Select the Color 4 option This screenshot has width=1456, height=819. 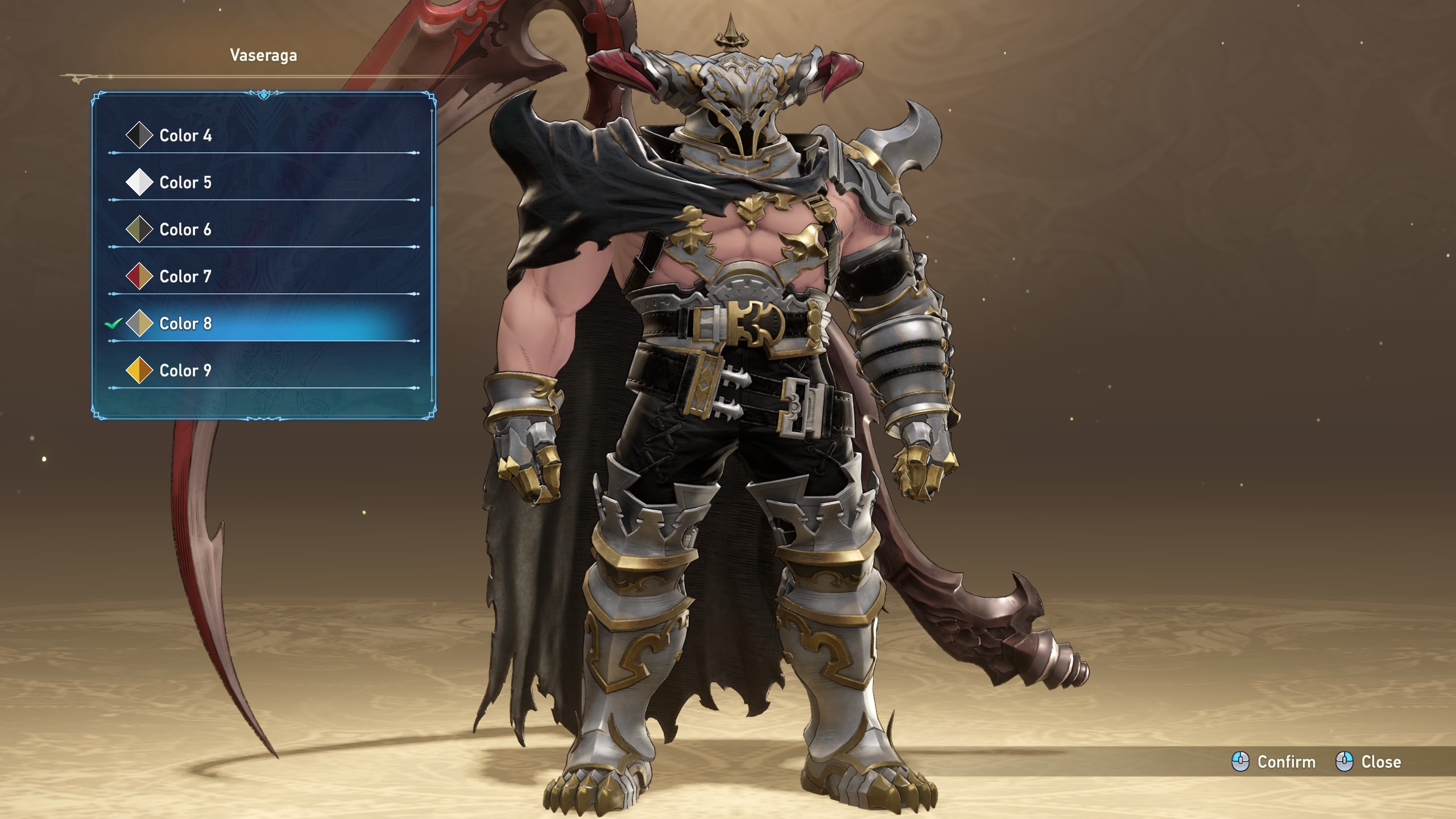(x=185, y=135)
